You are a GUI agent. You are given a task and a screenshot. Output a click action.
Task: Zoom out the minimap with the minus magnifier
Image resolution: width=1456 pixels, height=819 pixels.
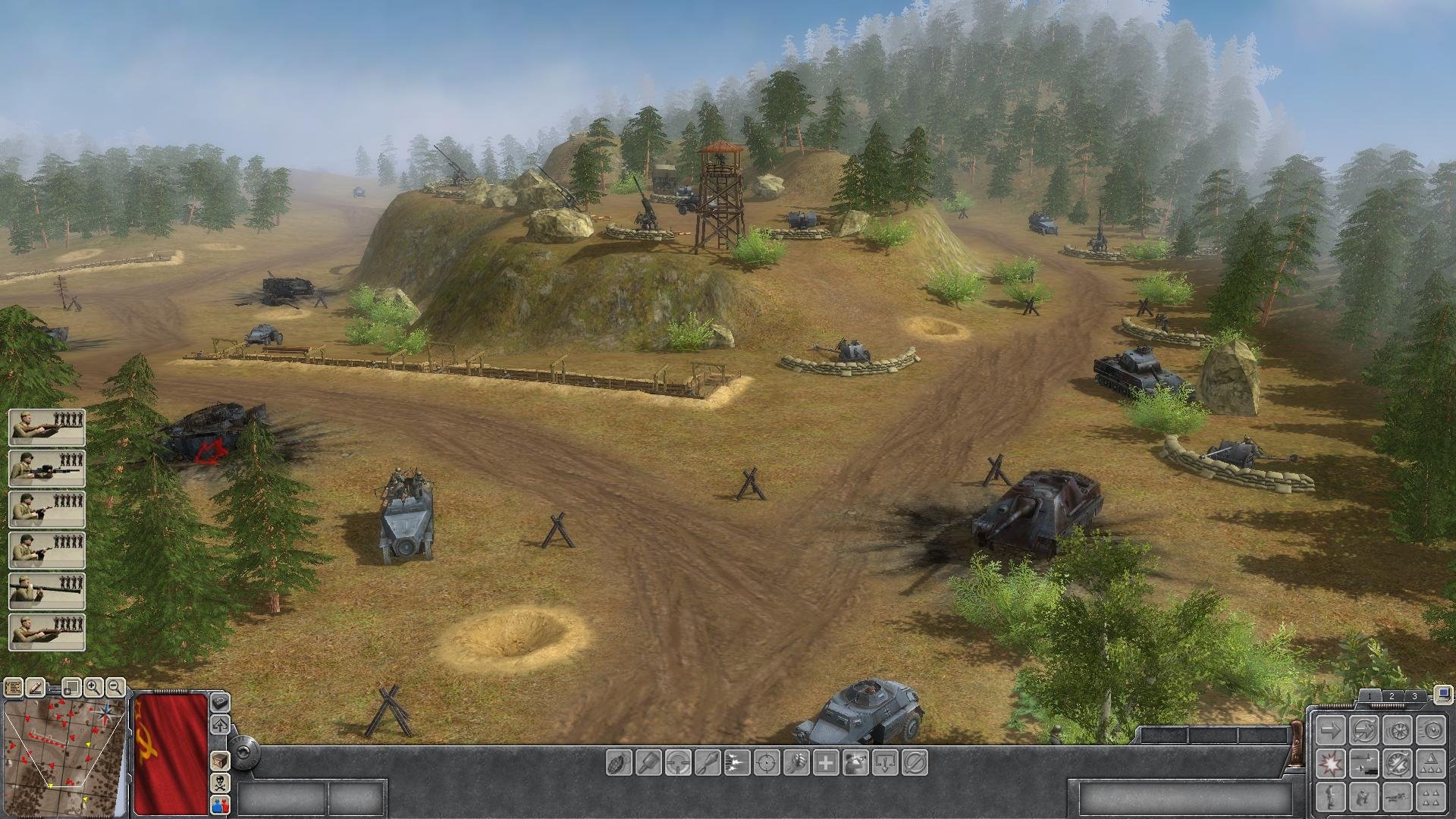[x=115, y=688]
